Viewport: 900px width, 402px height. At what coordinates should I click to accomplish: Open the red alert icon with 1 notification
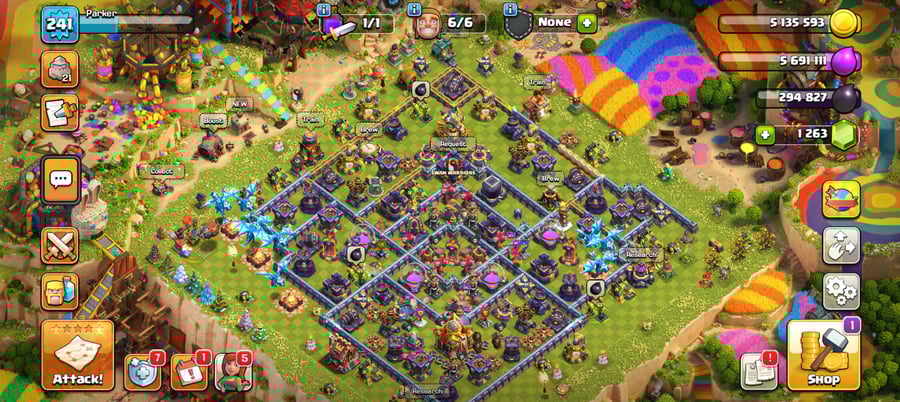point(188,372)
